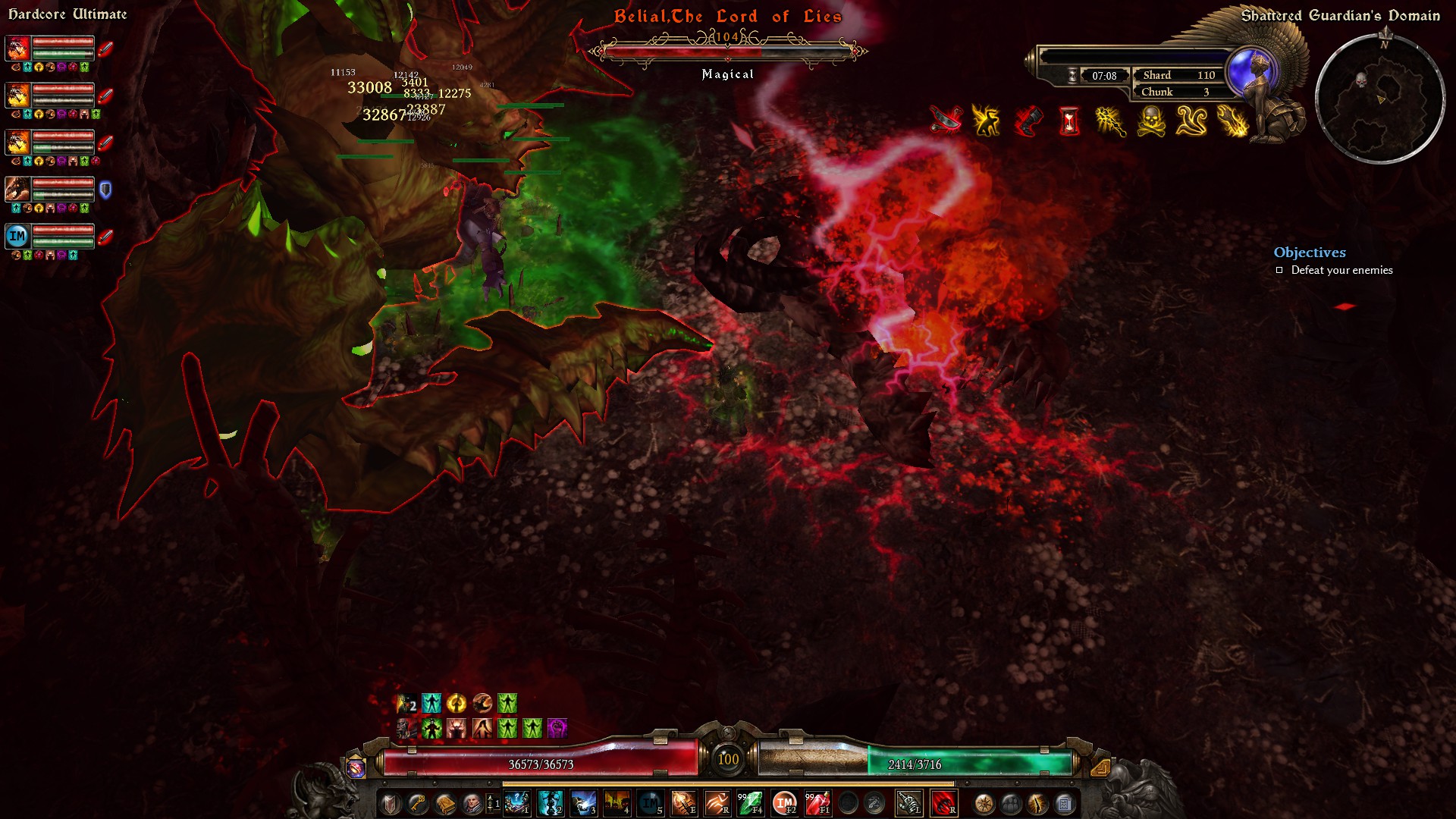Use the fiery skill in slot 4

tap(617, 803)
